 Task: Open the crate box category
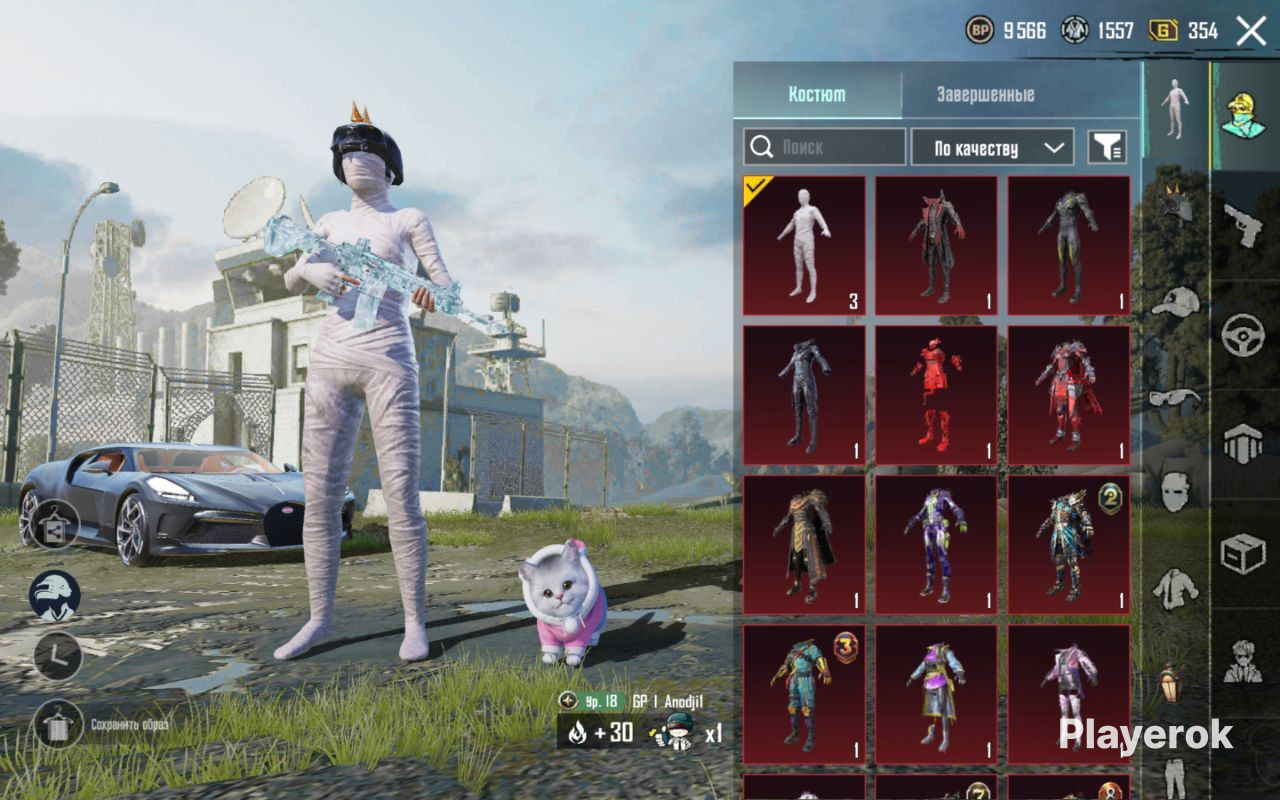pyautogui.click(x=1244, y=553)
